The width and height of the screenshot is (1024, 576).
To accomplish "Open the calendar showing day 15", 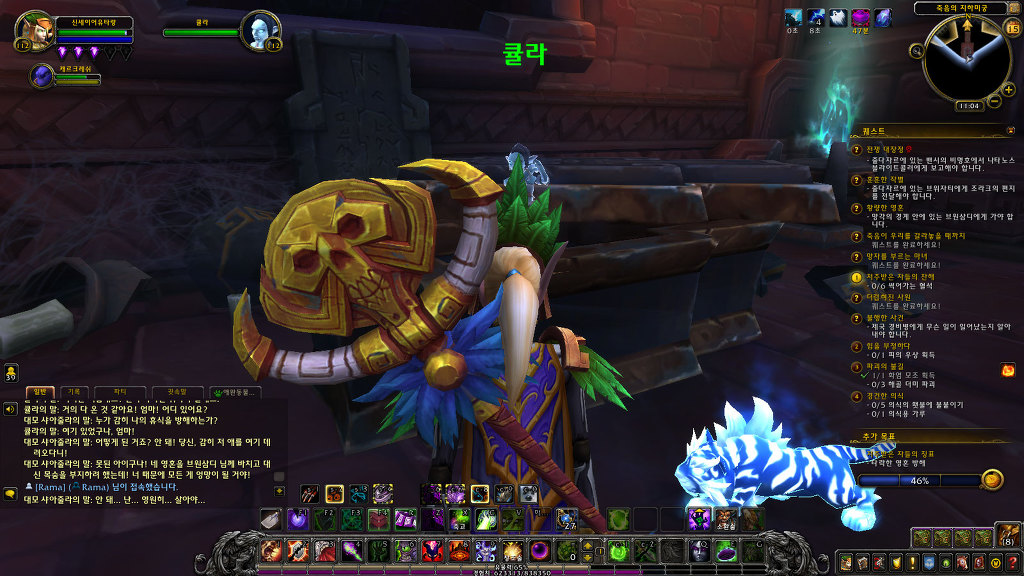I will click(x=1011, y=28).
